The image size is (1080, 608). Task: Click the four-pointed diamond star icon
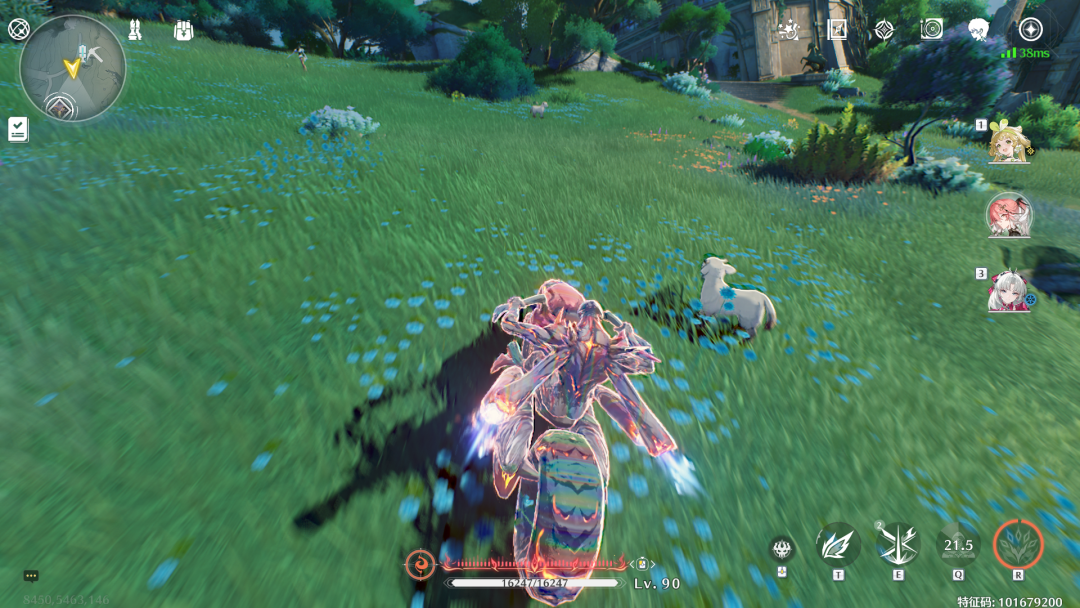pyautogui.click(x=884, y=30)
